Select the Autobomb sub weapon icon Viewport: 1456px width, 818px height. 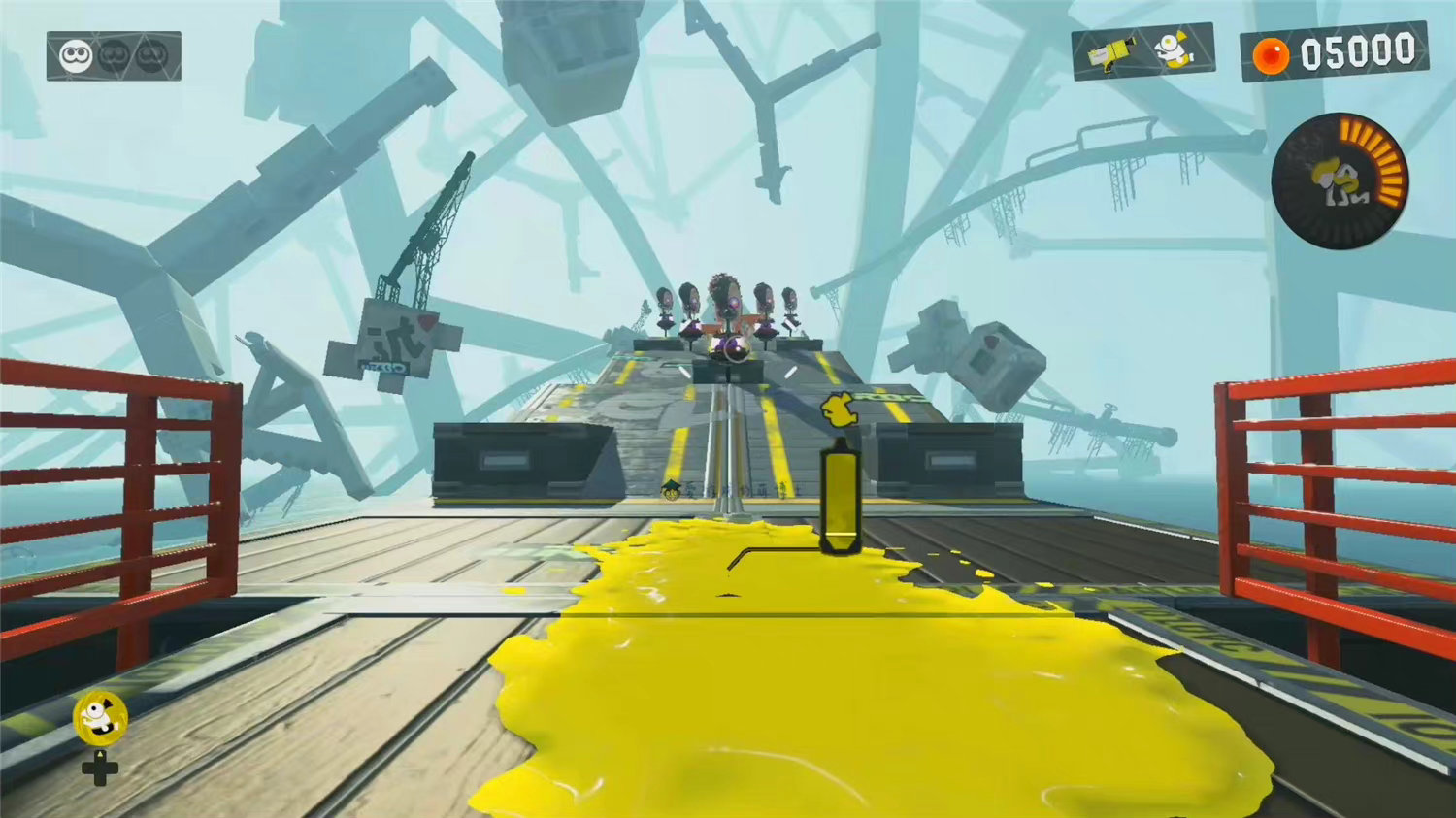tap(1176, 49)
